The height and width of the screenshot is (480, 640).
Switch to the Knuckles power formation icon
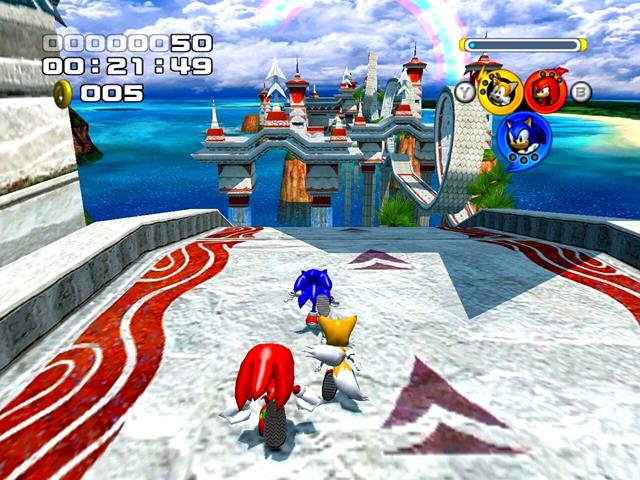tap(545, 91)
